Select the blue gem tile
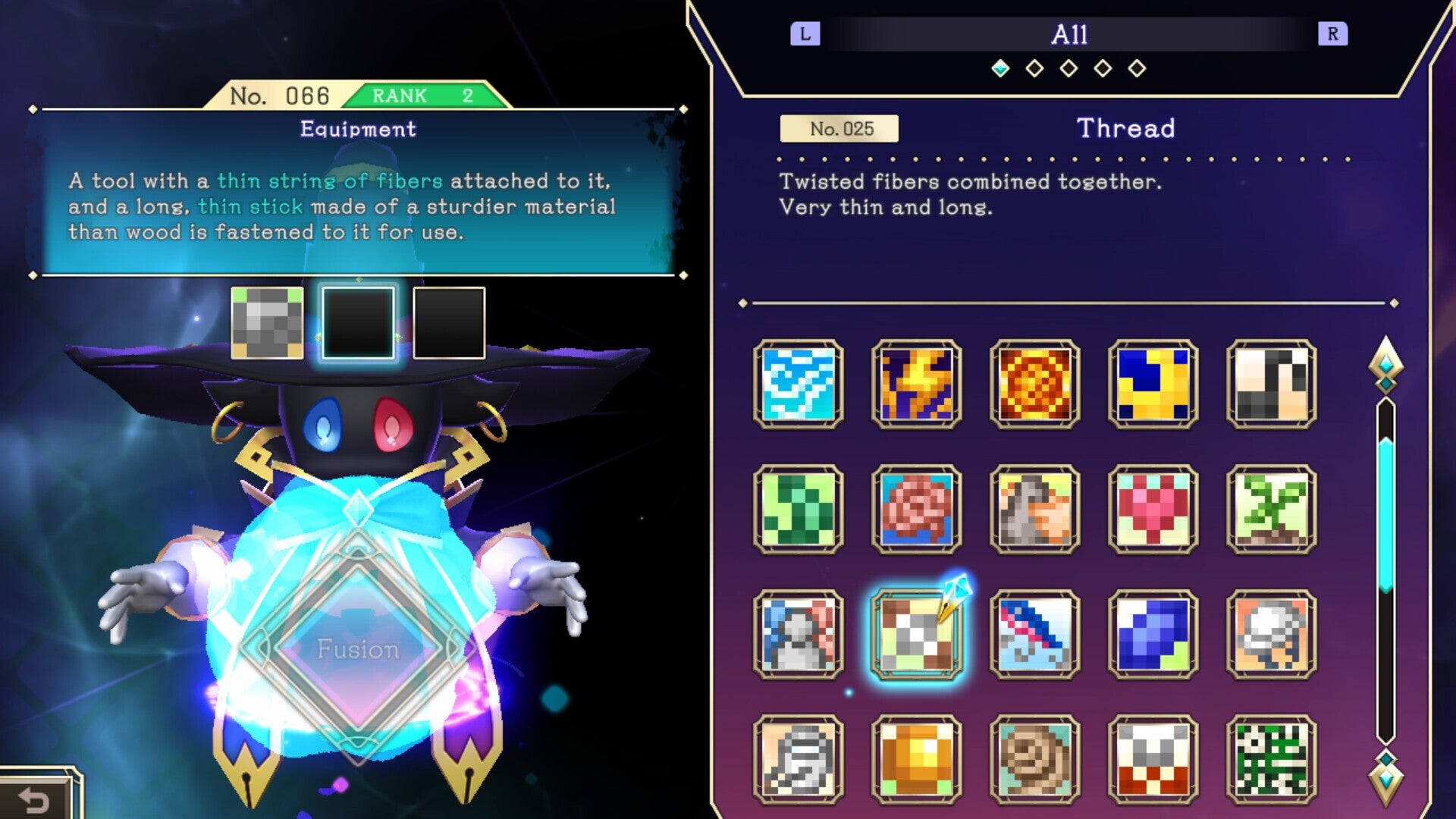Screen dimensions: 1456x819 click(1153, 635)
